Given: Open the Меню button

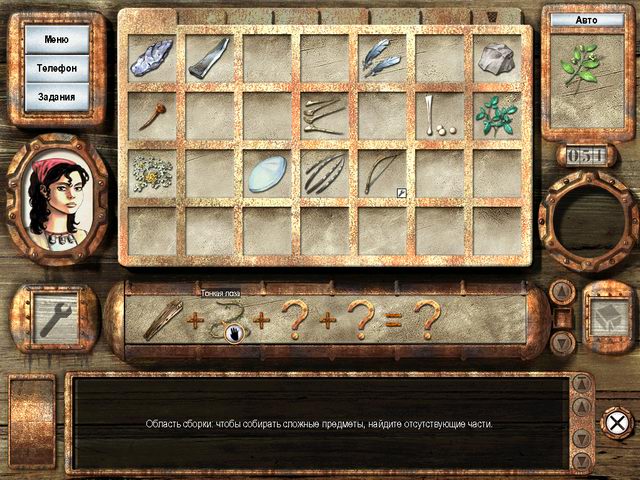Looking at the screenshot, I should coord(57,39).
